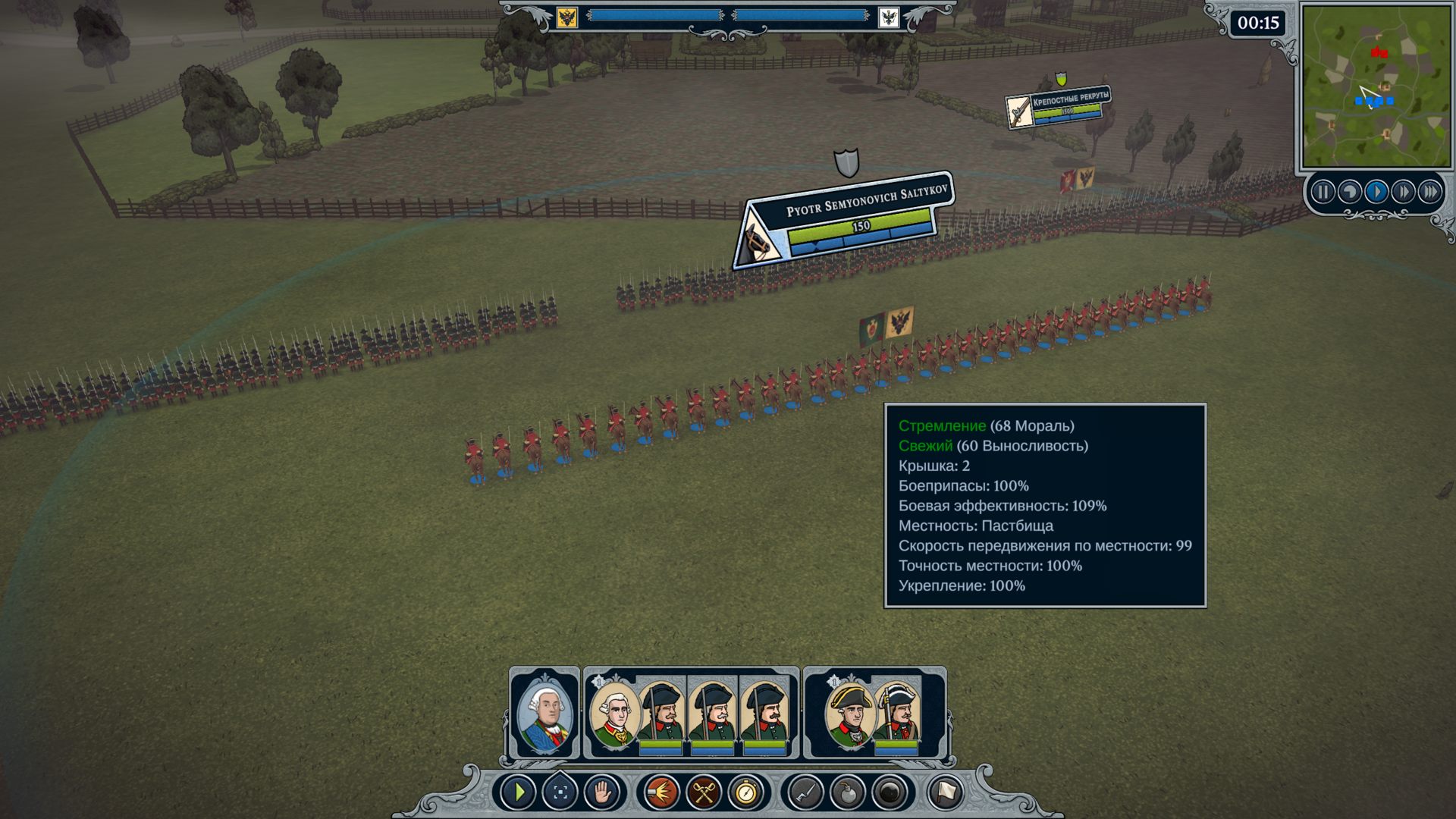Select the cannonball ability button
The height and width of the screenshot is (819, 1456).
click(890, 793)
